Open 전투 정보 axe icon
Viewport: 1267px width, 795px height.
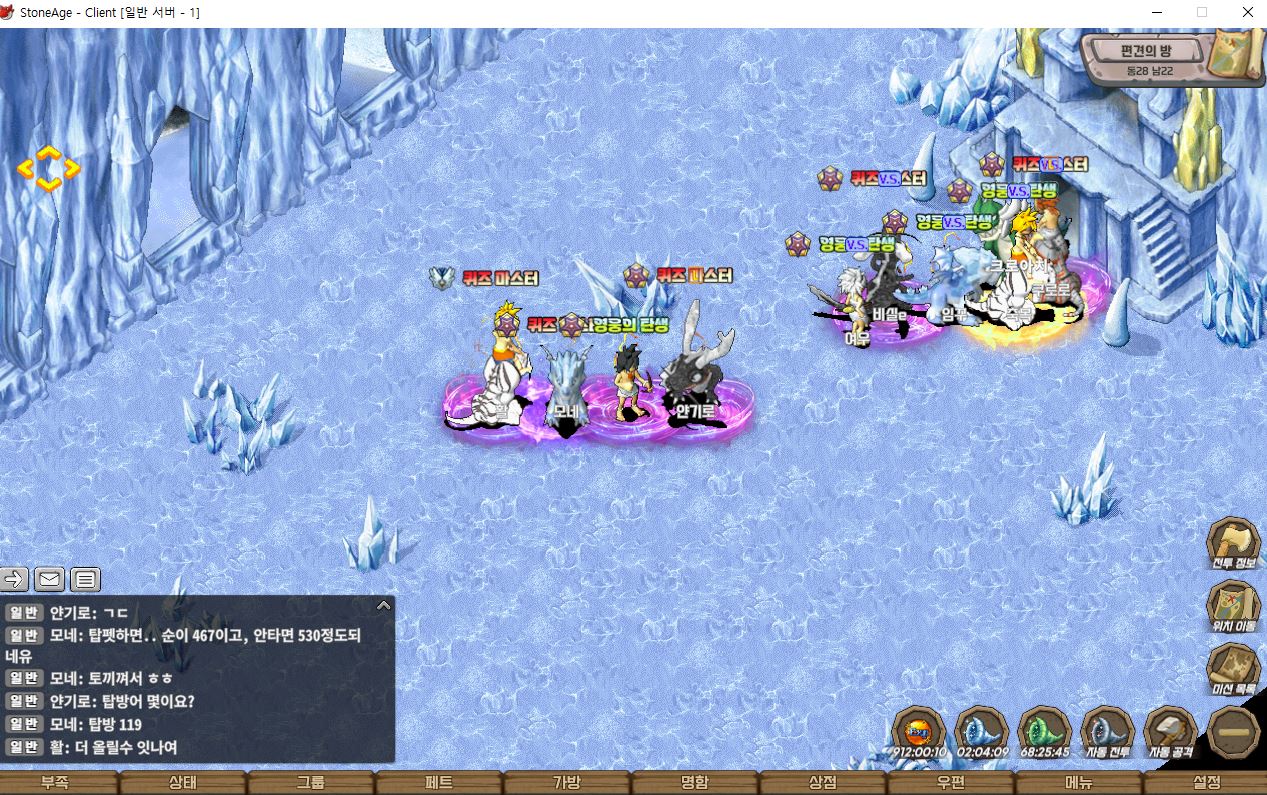click(x=1233, y=545)
